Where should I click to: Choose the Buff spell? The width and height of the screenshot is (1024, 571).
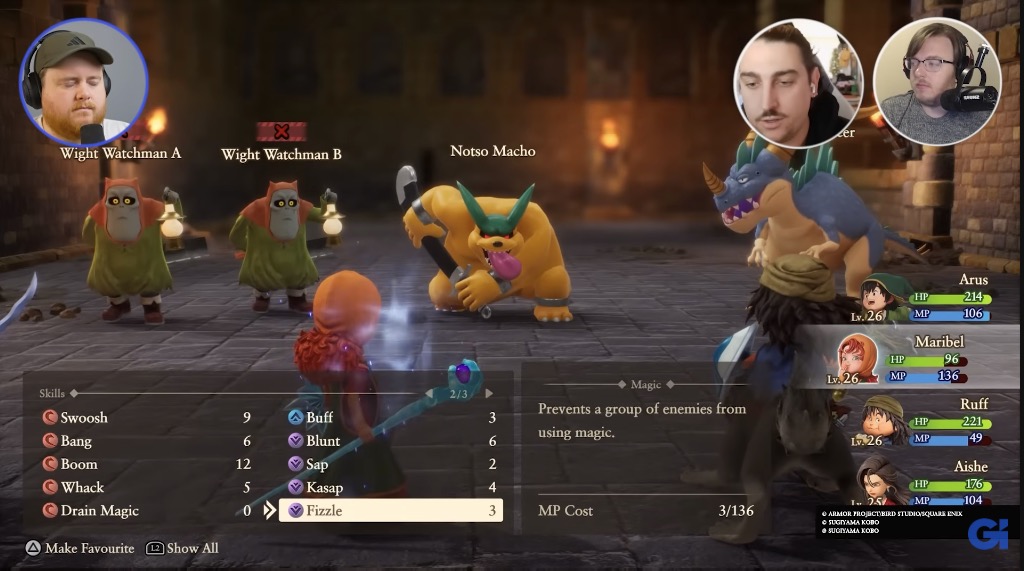(319, 418)
